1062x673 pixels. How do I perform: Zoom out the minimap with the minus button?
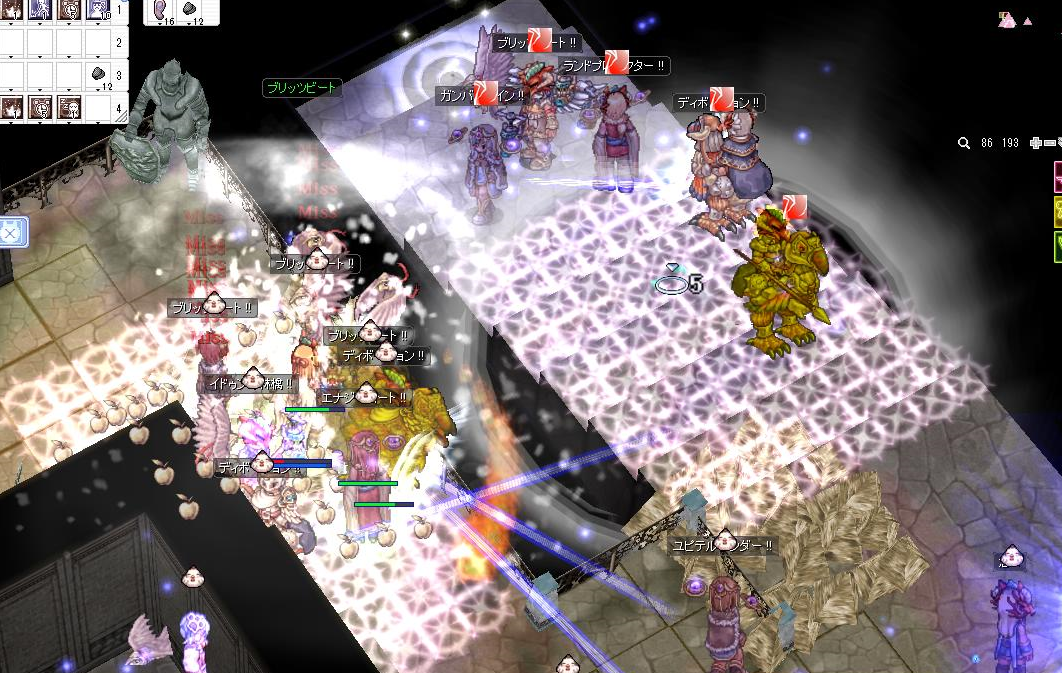pyautogui.click(x=1048, y=143)
